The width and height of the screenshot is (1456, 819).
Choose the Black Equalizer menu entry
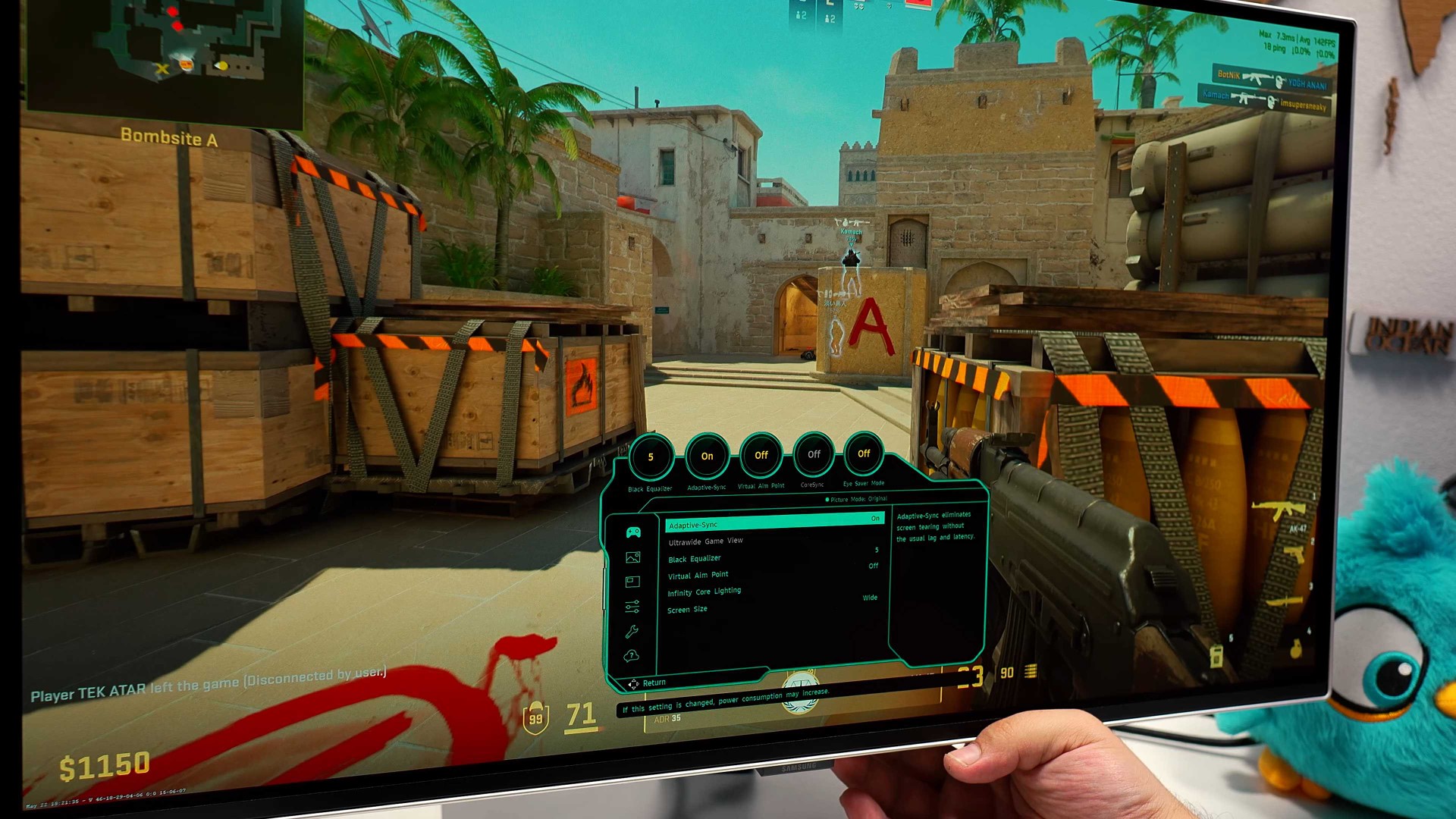pyautogui.click(x=695, y=559)
